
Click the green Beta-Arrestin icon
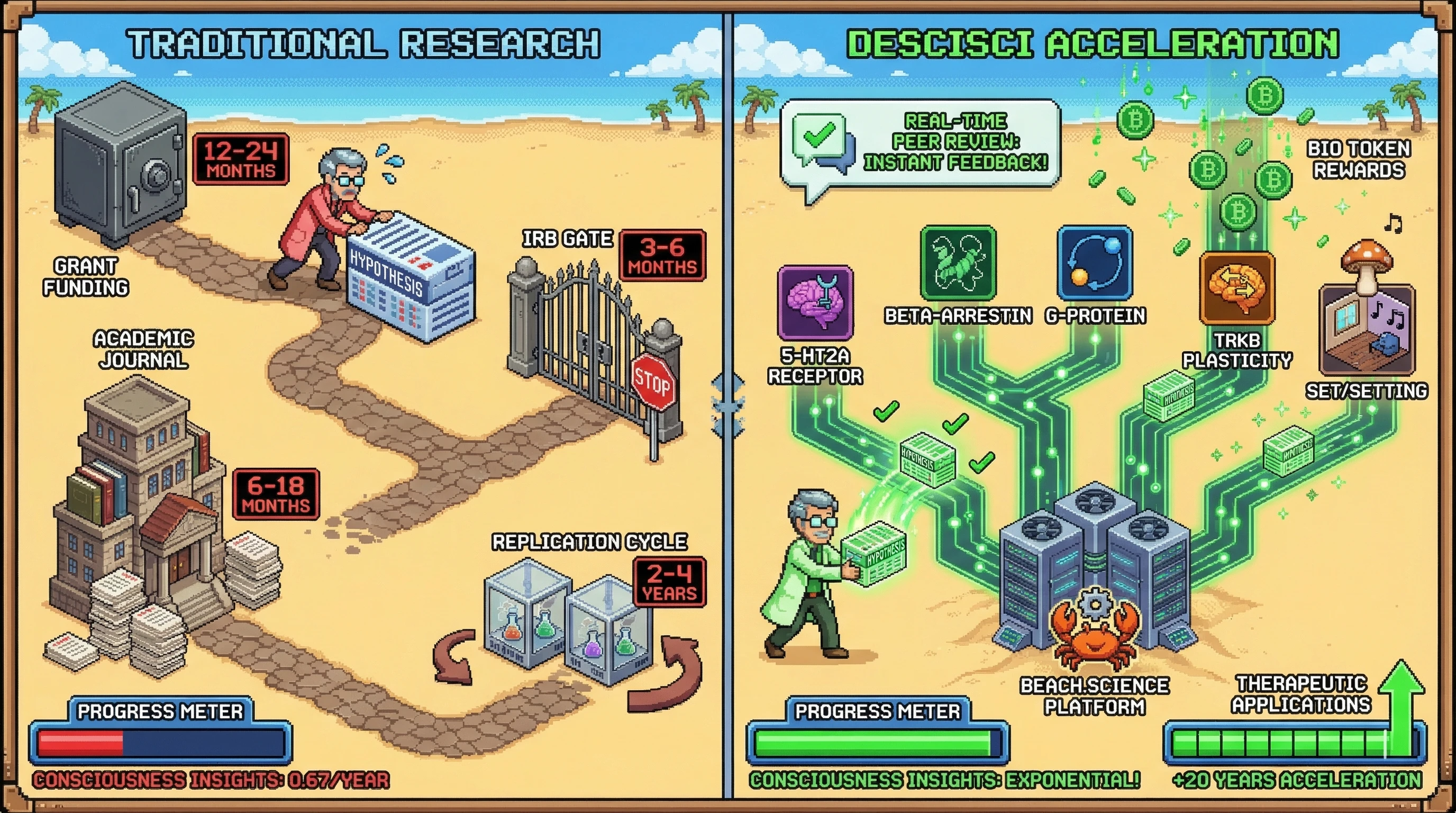pos(958,263)
